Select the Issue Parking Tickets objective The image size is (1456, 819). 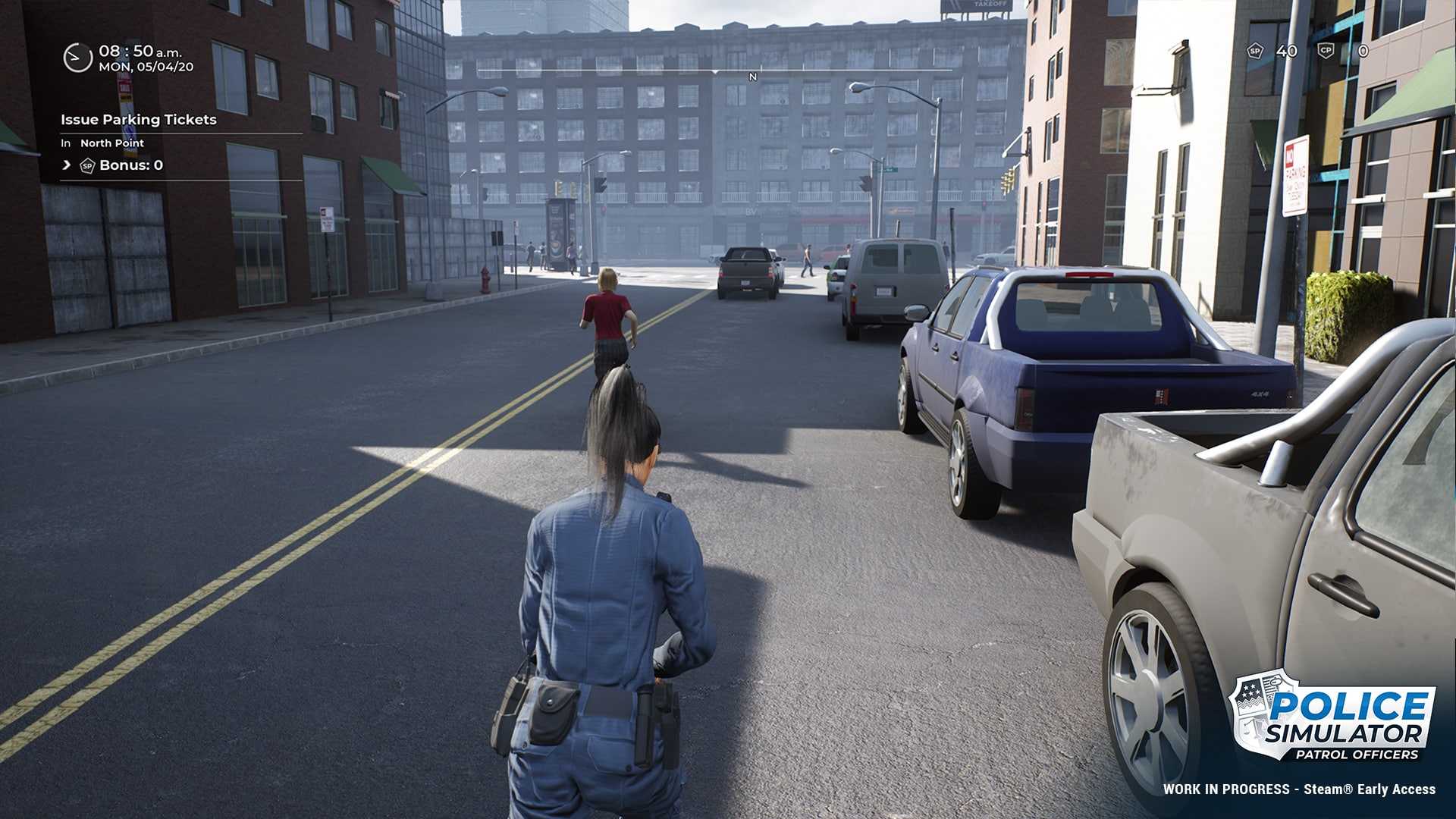[x=139, y=120]
